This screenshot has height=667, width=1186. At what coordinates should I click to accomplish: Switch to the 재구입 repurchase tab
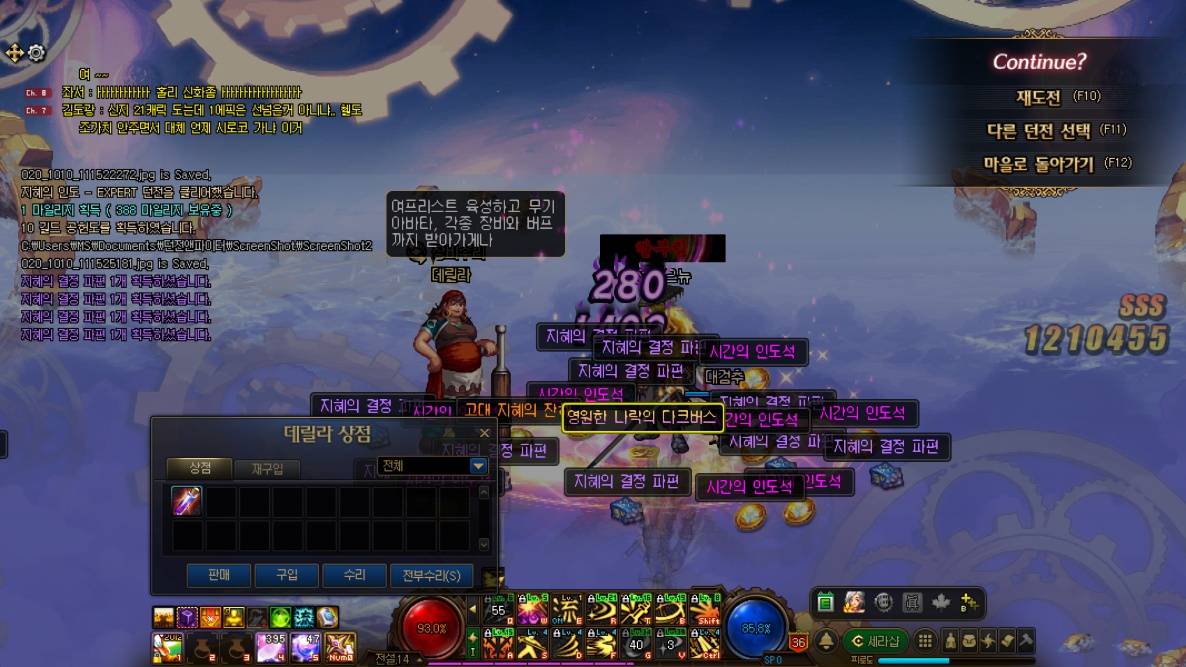267,468
